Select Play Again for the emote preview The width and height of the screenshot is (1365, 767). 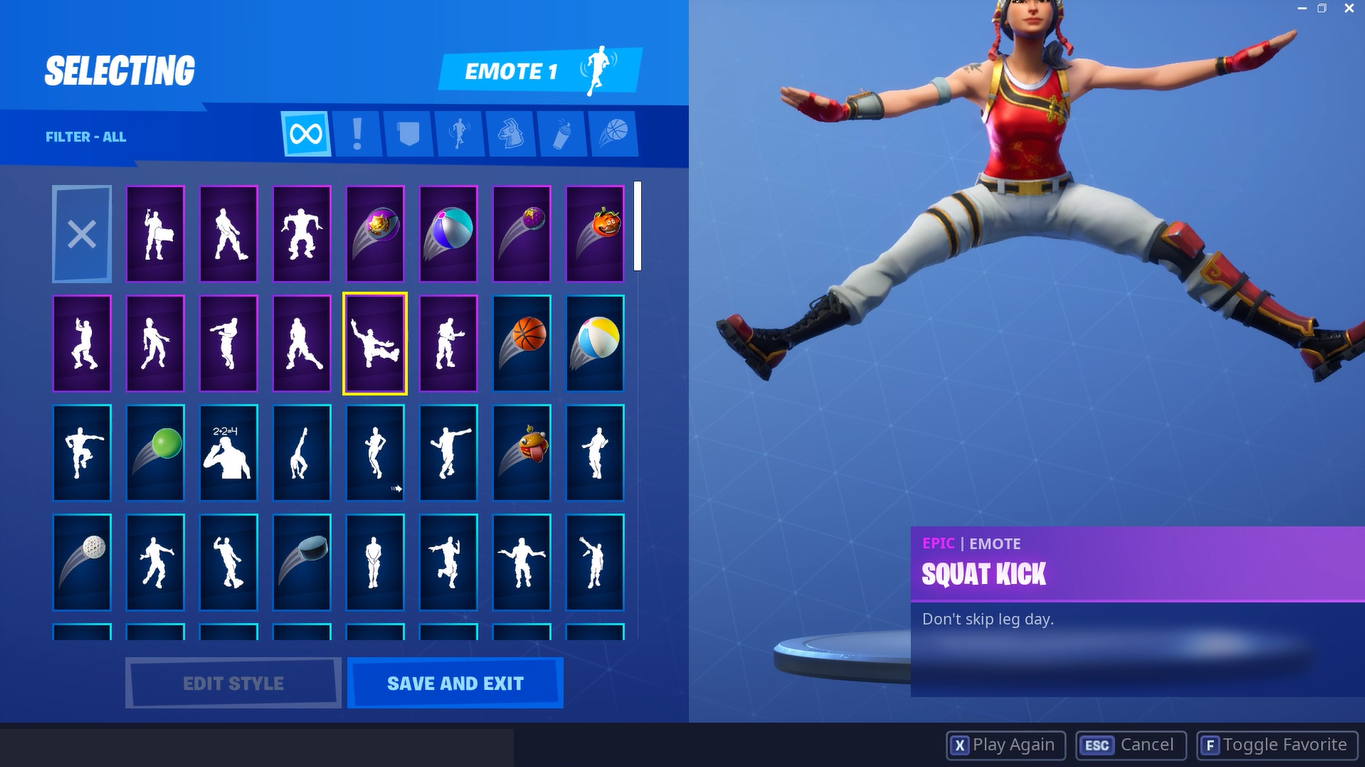(x=1005, y=744)
